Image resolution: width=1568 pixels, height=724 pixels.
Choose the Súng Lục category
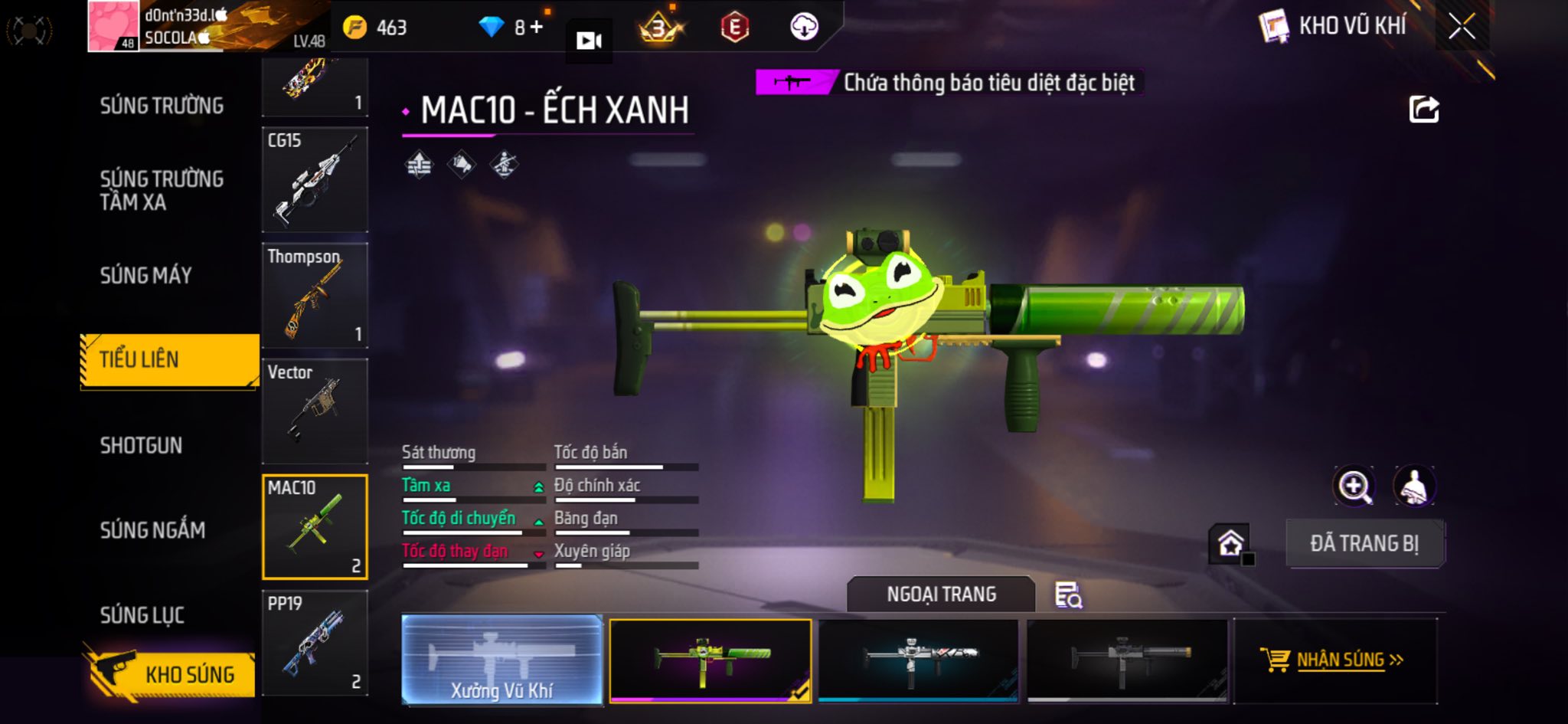point(142,615)
